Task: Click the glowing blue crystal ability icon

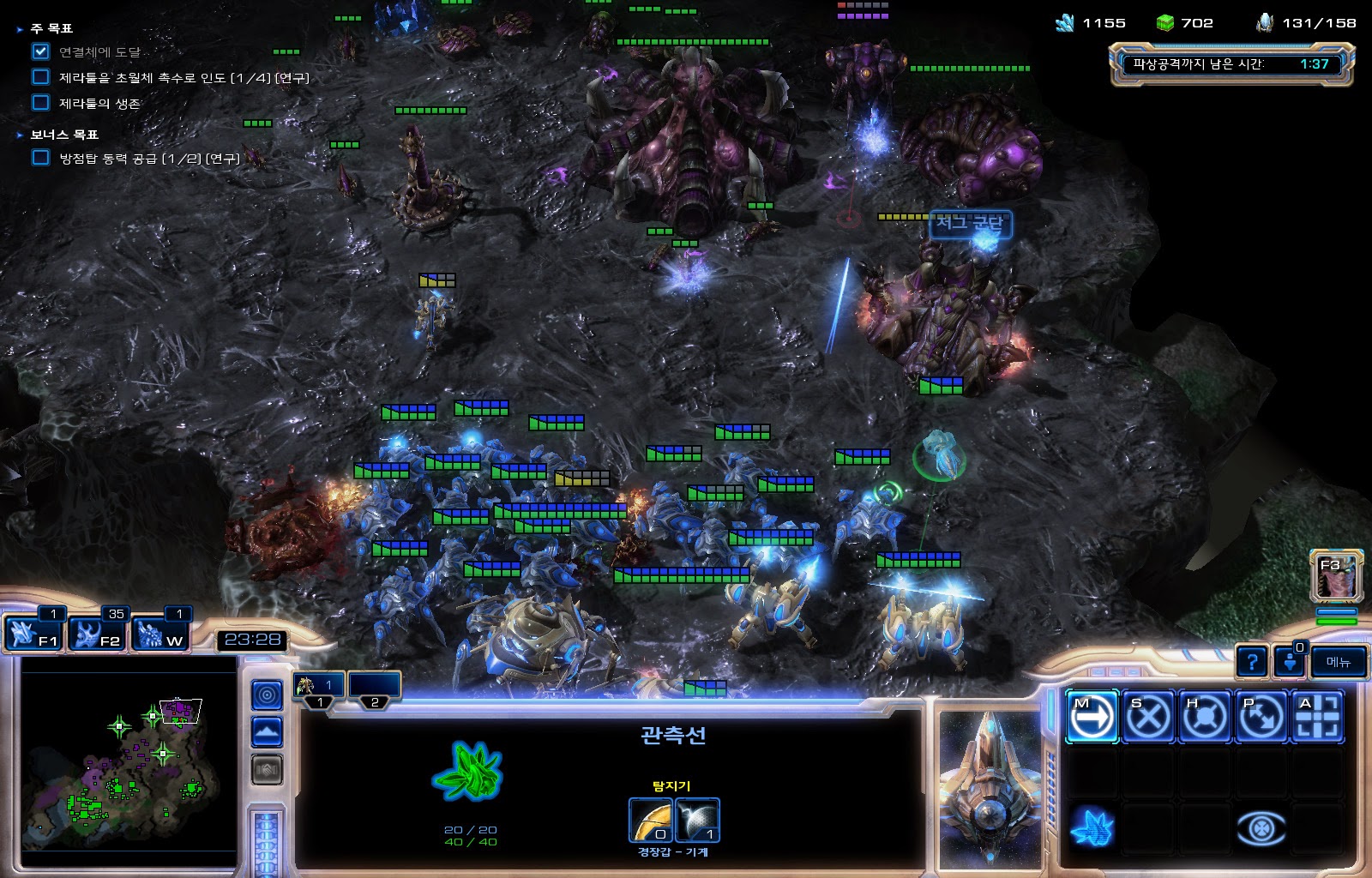Action: (1092, 828)
